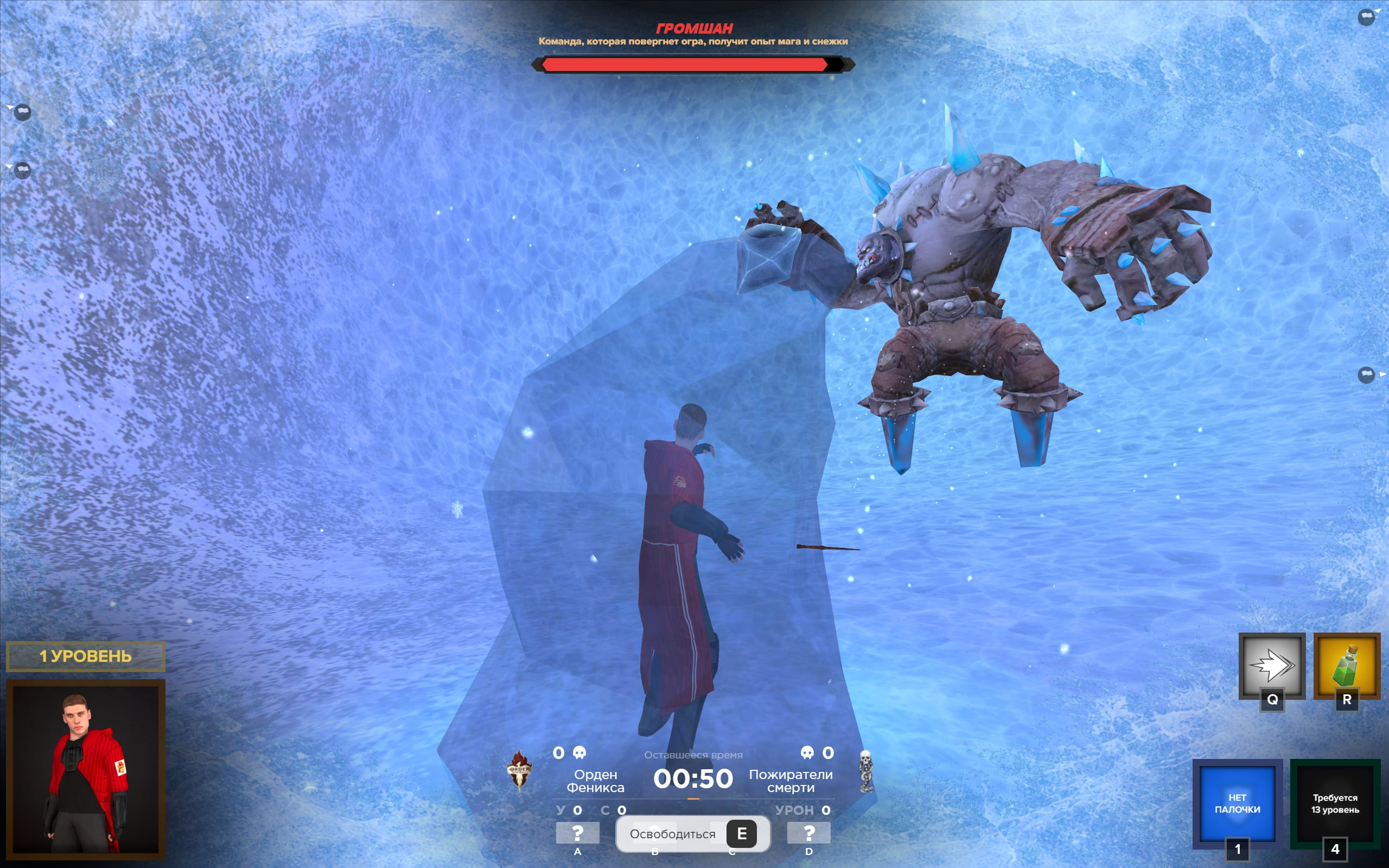Select the question mark slot labeled A
This screenshot has height=868, width=1389.
(577, 832)
